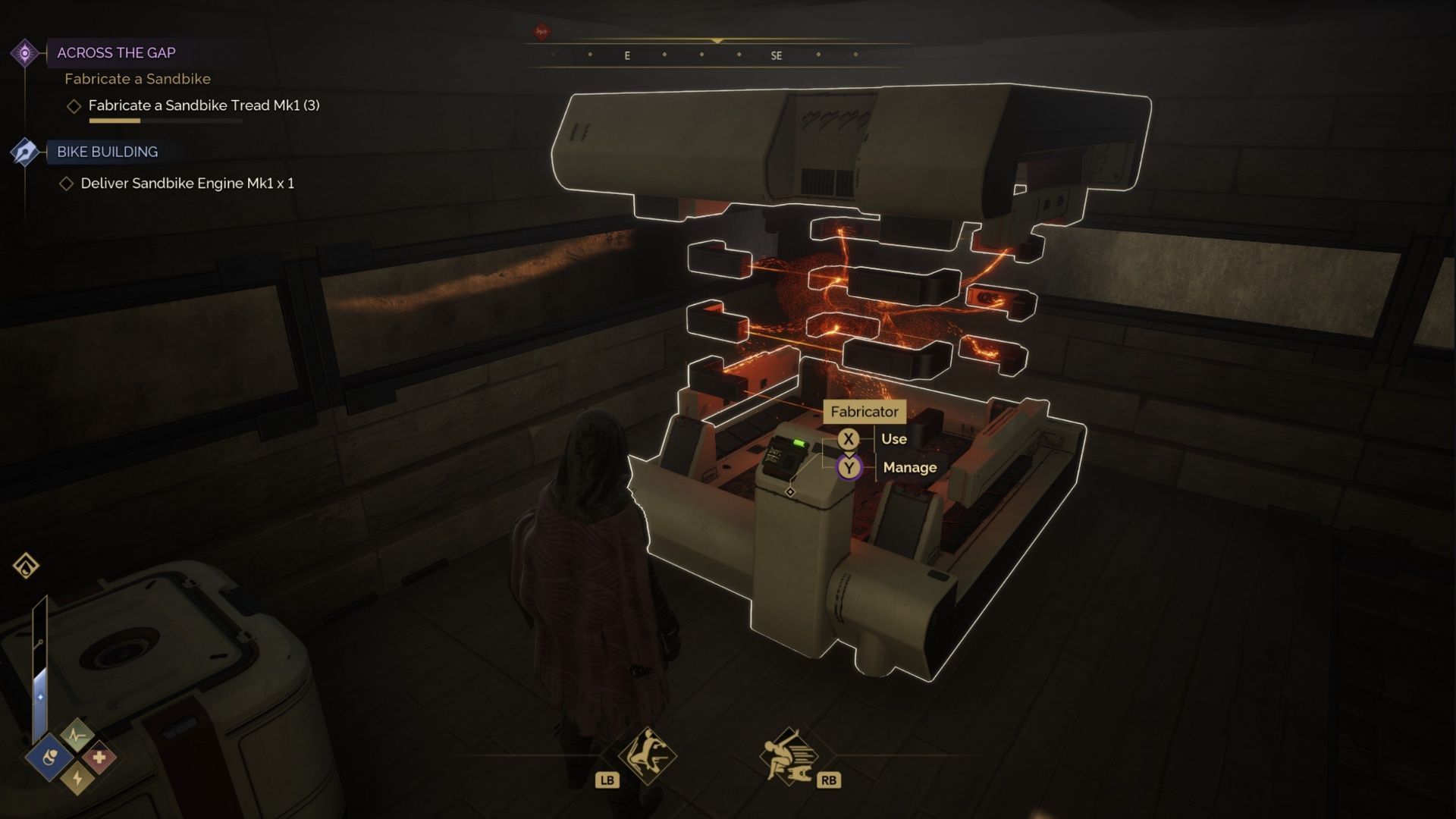Click the green heartbeat pulse diamond
The image size is (1456, 819).
(x=77, y=734)
